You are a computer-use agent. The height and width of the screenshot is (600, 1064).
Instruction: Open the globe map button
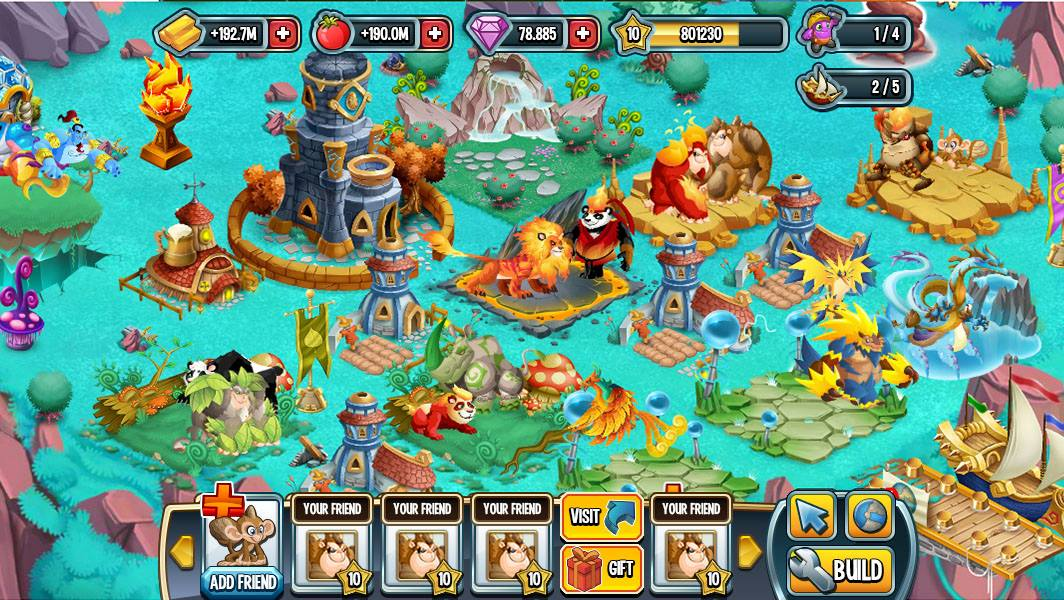pos(870,516)
